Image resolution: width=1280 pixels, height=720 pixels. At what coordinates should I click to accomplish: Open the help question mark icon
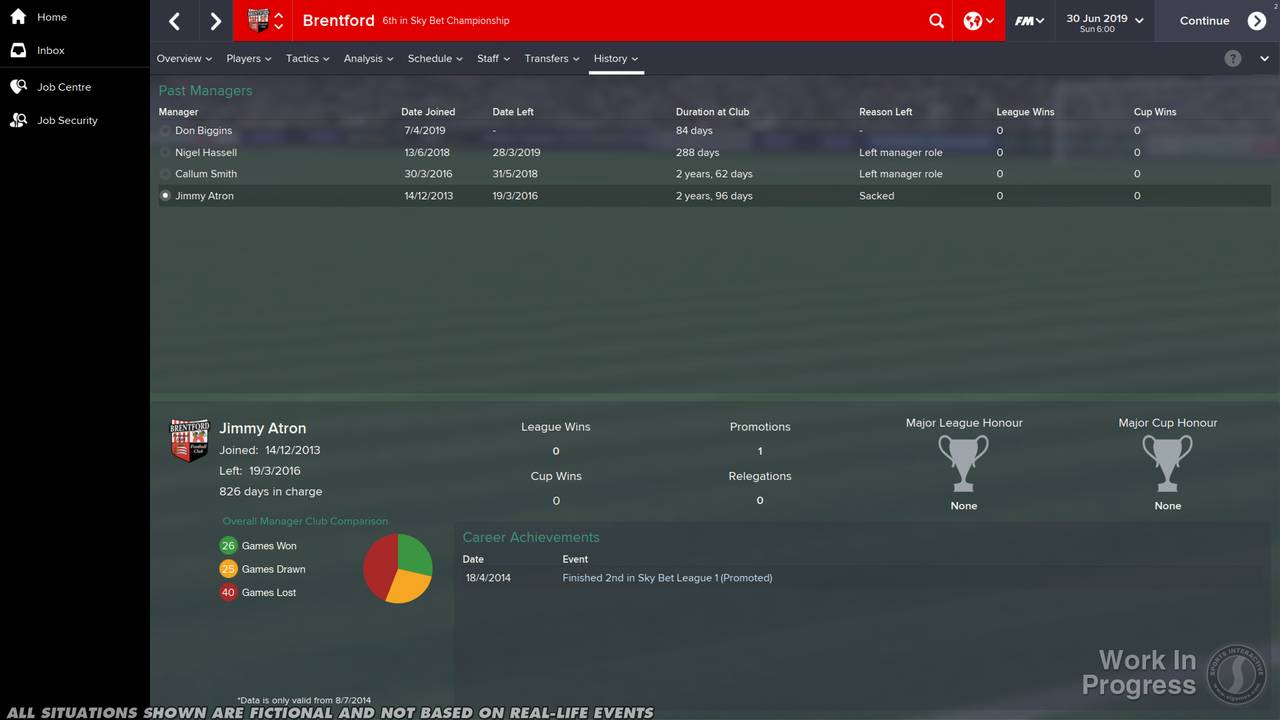tap(1233, 58)
